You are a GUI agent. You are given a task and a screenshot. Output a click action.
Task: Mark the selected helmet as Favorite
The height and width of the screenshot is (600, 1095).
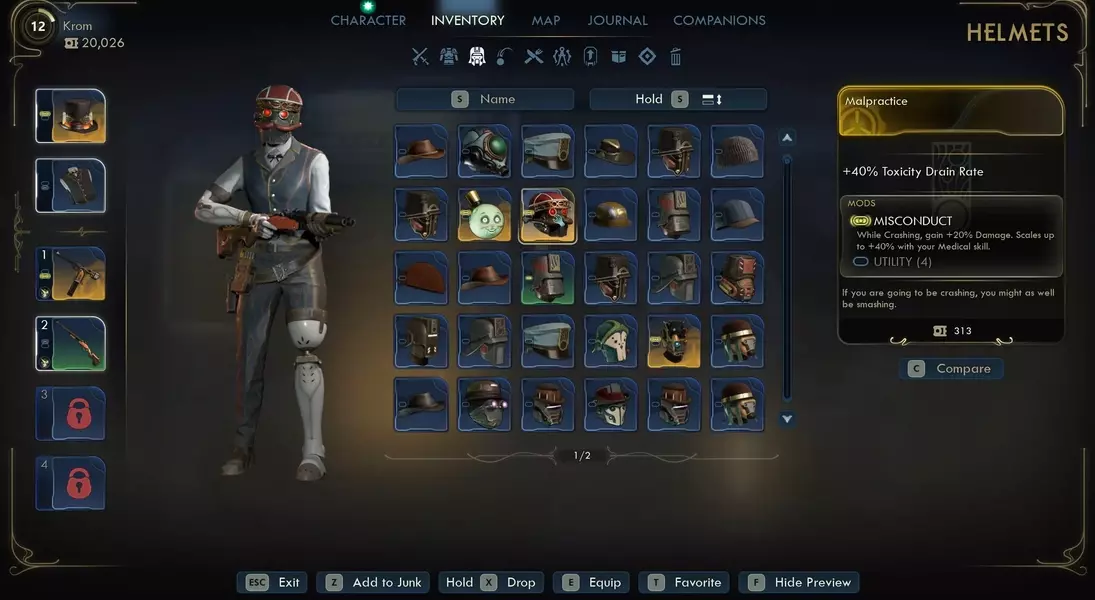(x=685, y=582)
